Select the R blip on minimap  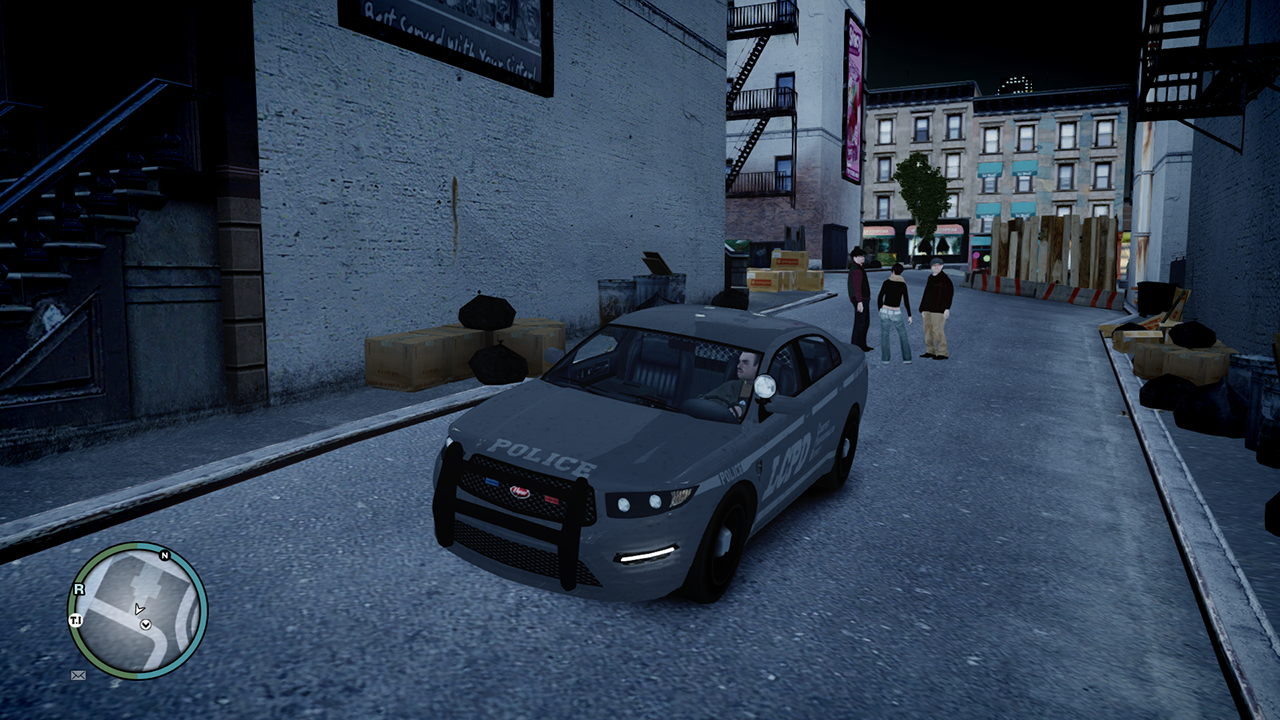(80, 590)
